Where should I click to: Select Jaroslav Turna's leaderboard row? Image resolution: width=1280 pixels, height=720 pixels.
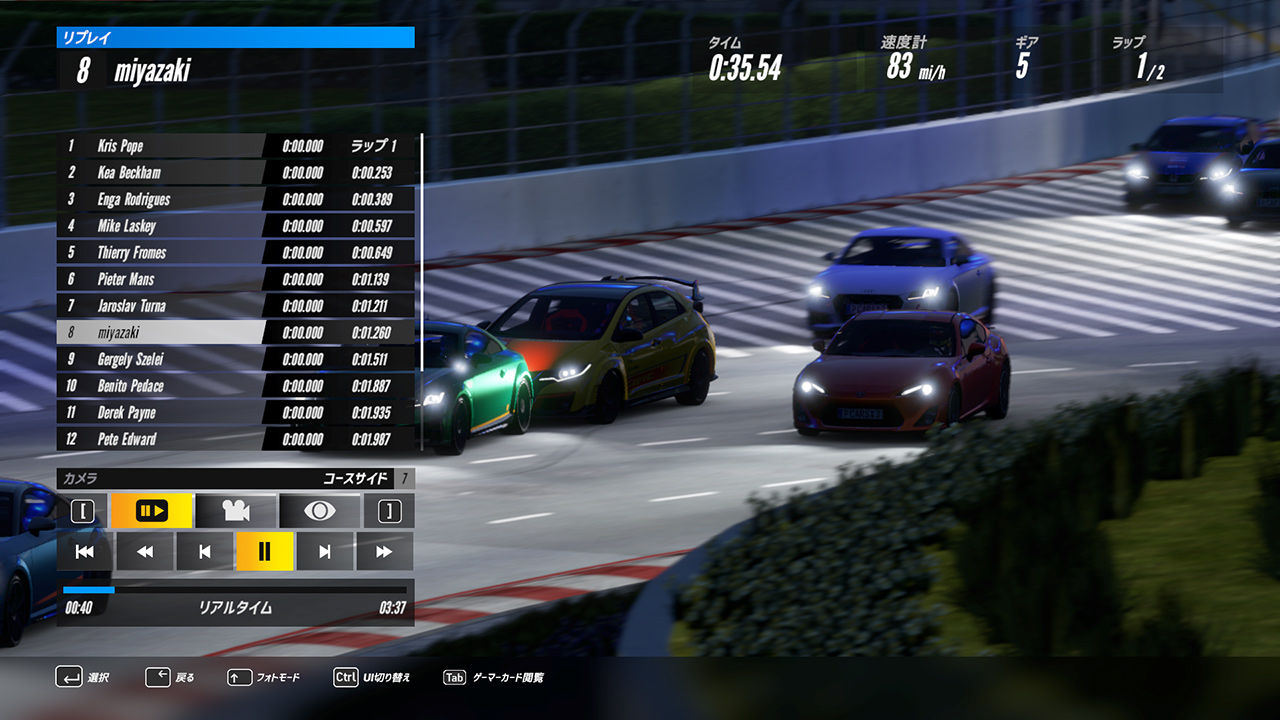click(160, 306)
